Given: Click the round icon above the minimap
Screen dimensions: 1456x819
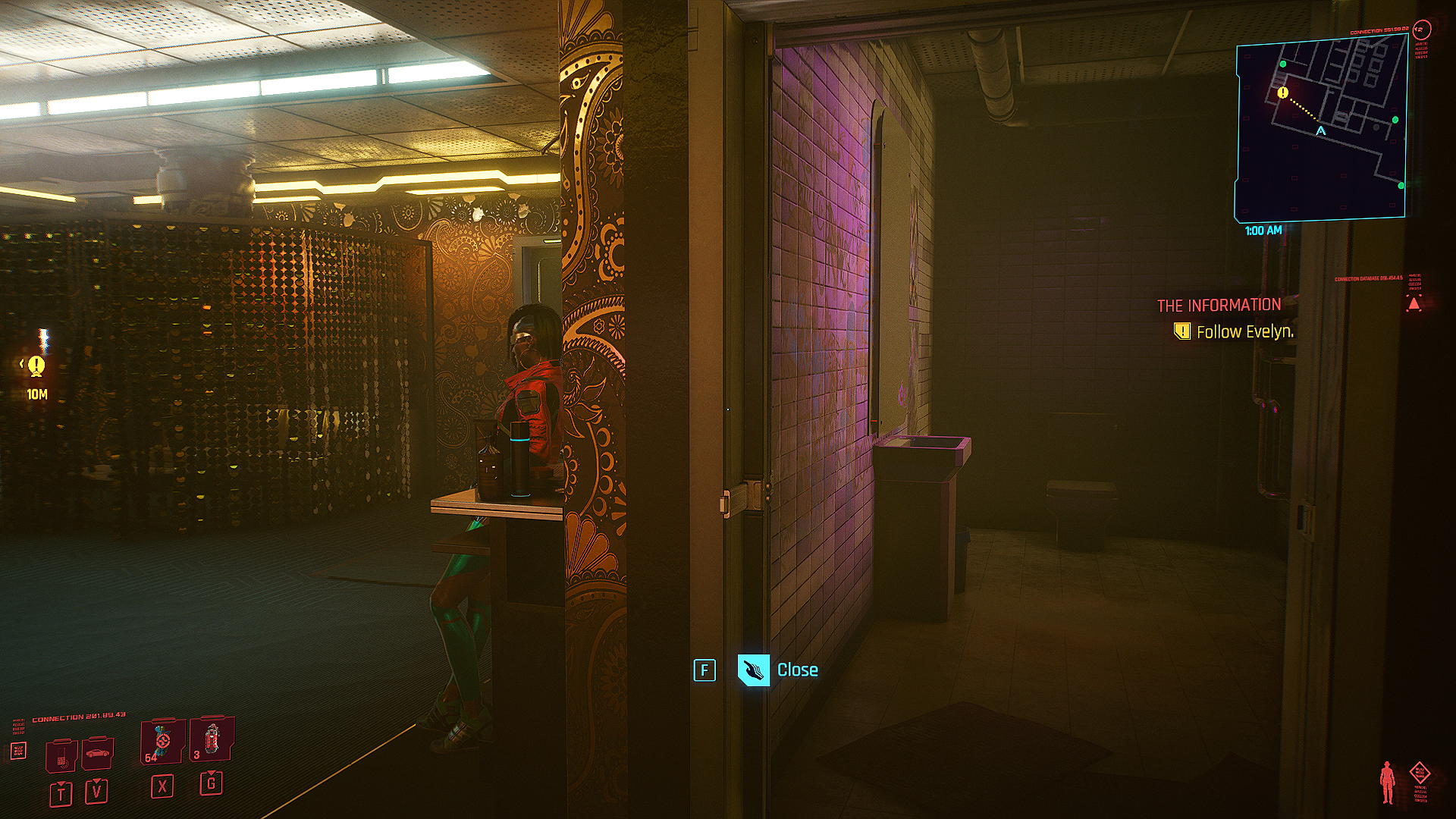Looking at the screenshot, I should 1421,30.
